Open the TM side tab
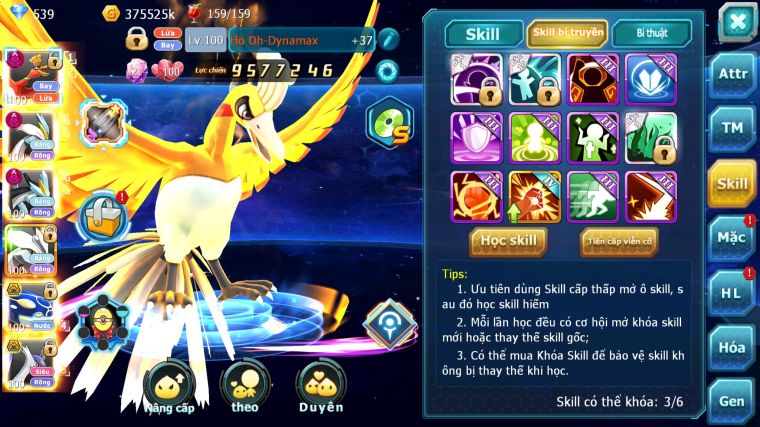Image resolution: width=760 pixels, height=427 pixels. (732, 129)
